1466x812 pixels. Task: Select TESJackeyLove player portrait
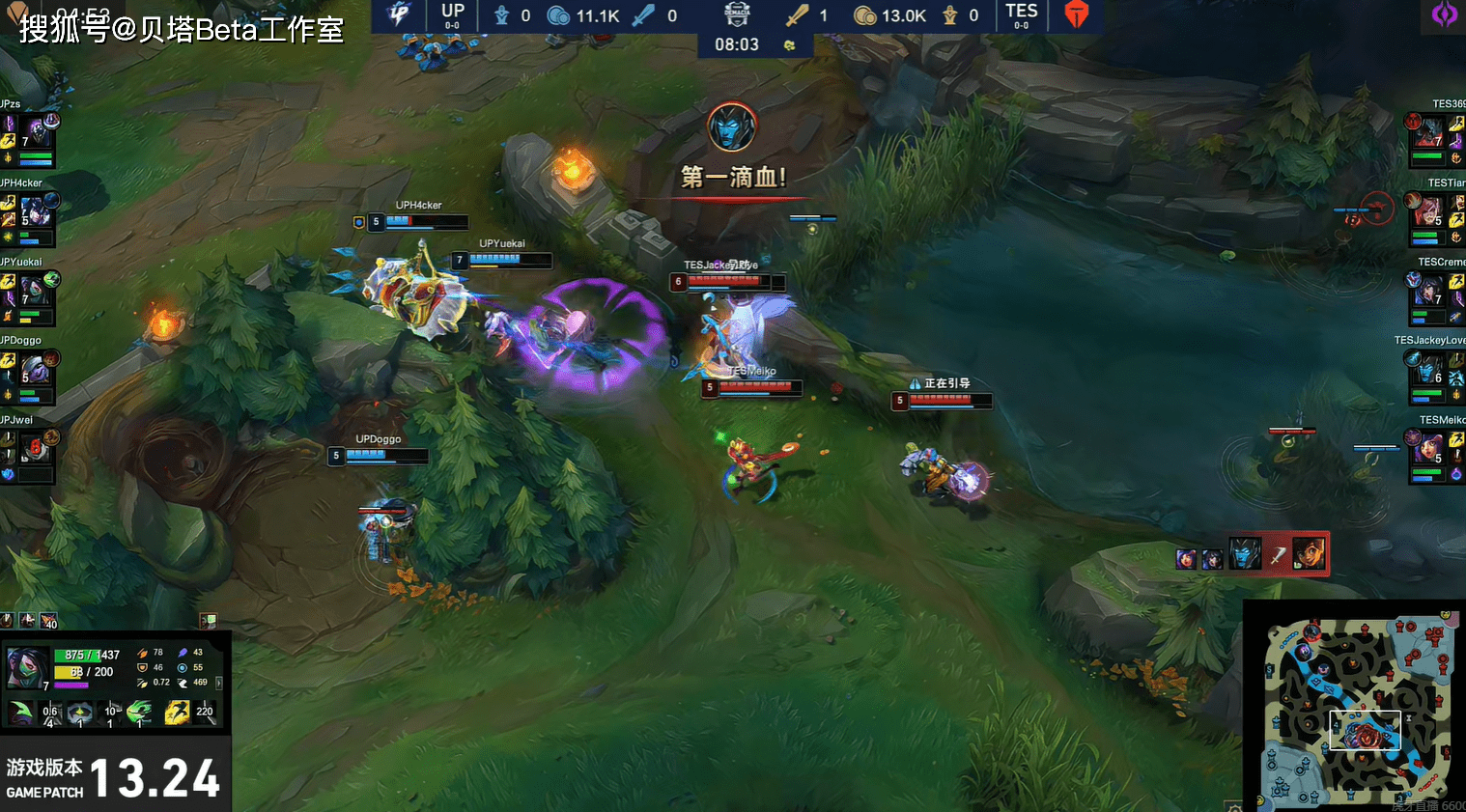tap(1428, 370)
